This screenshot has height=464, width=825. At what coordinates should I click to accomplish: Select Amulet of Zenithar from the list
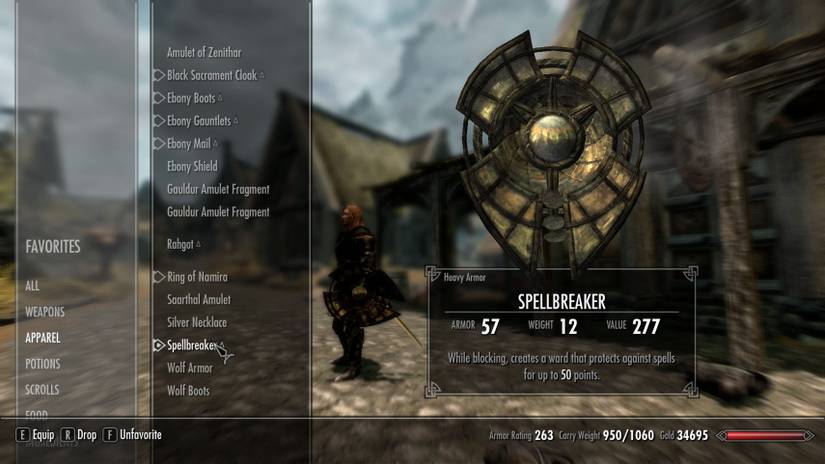pyautogui.click(x=204, y=52)
